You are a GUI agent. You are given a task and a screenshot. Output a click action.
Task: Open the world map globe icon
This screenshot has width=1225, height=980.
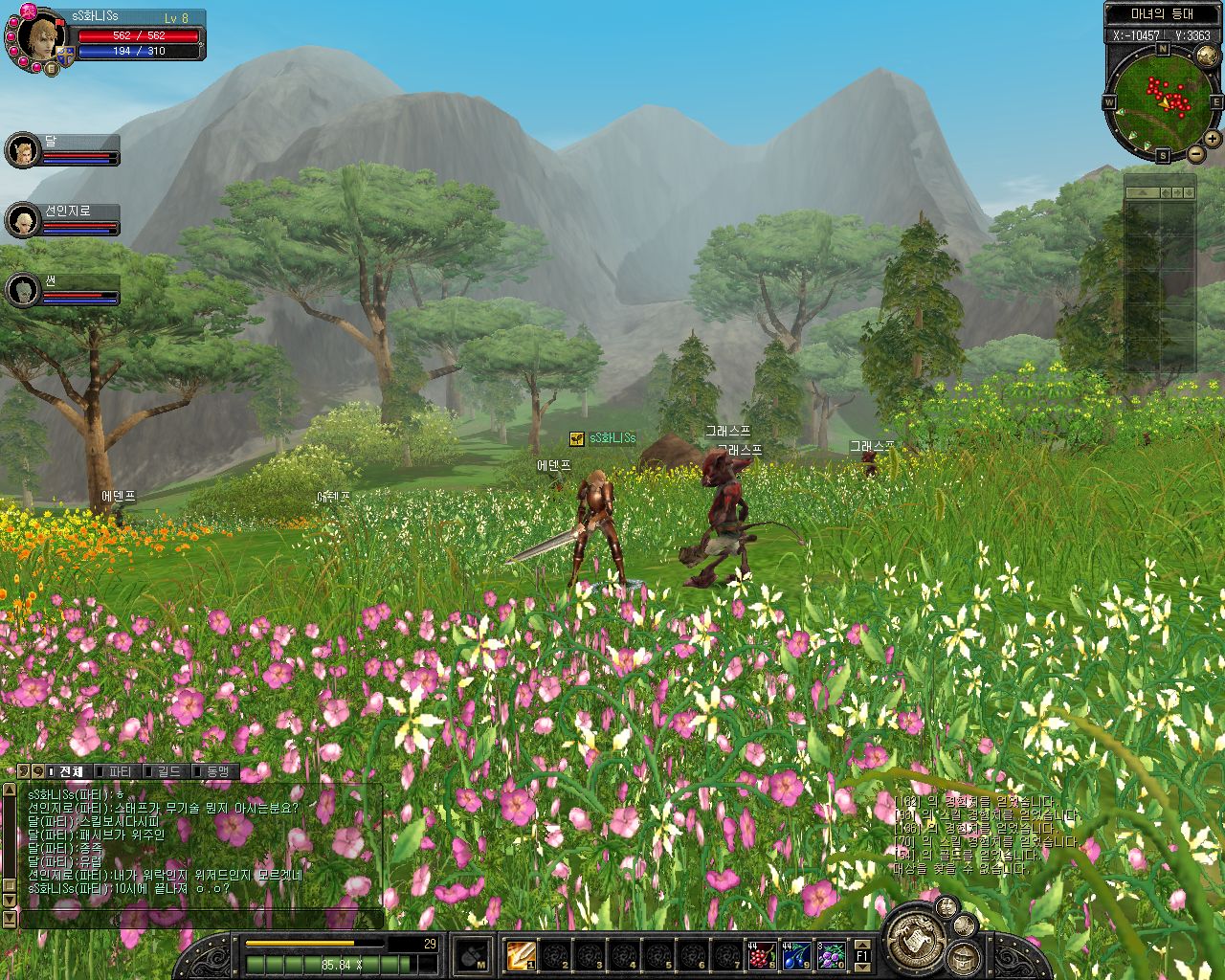click(x=1208, y=56)
